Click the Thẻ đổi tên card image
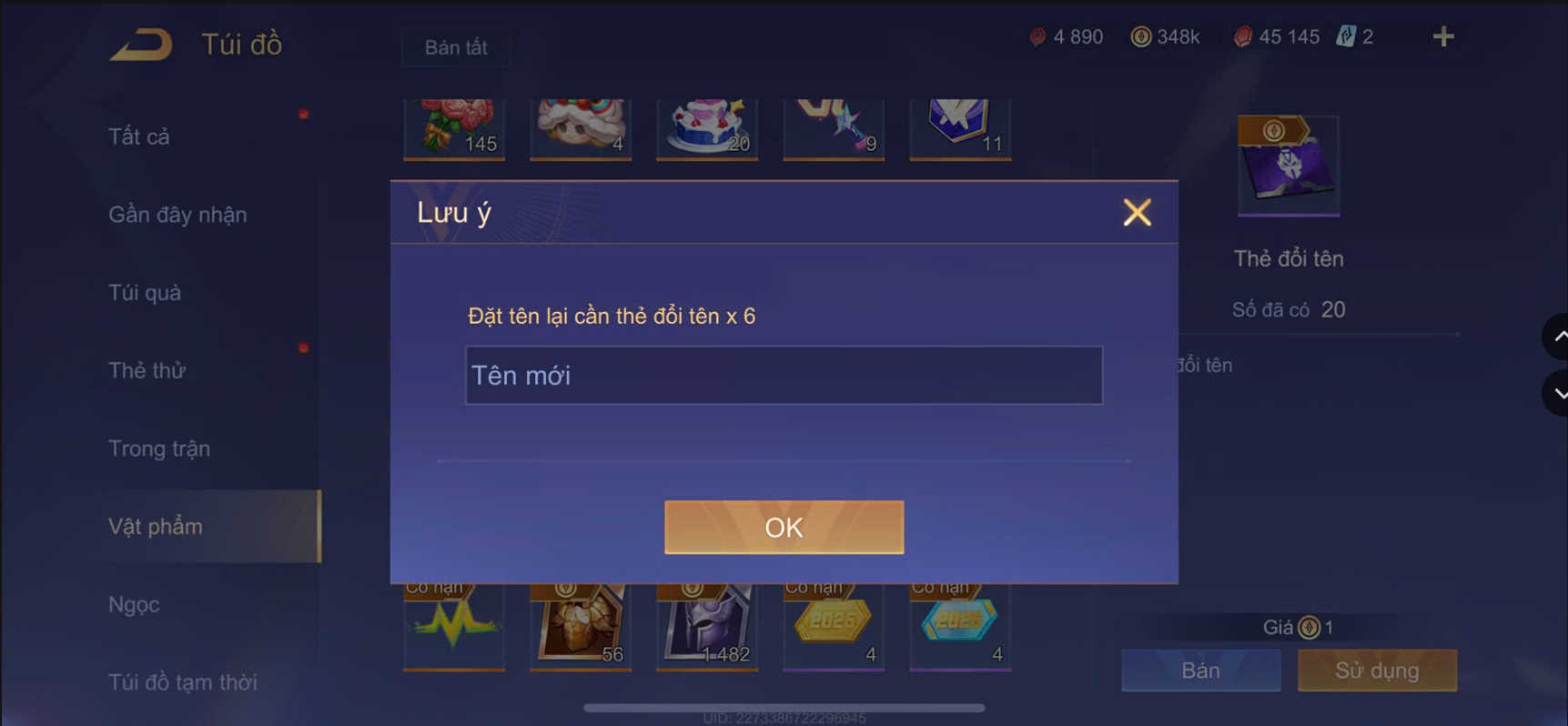The width and height of the screenshot is (1568, 726). [1289, 165]
